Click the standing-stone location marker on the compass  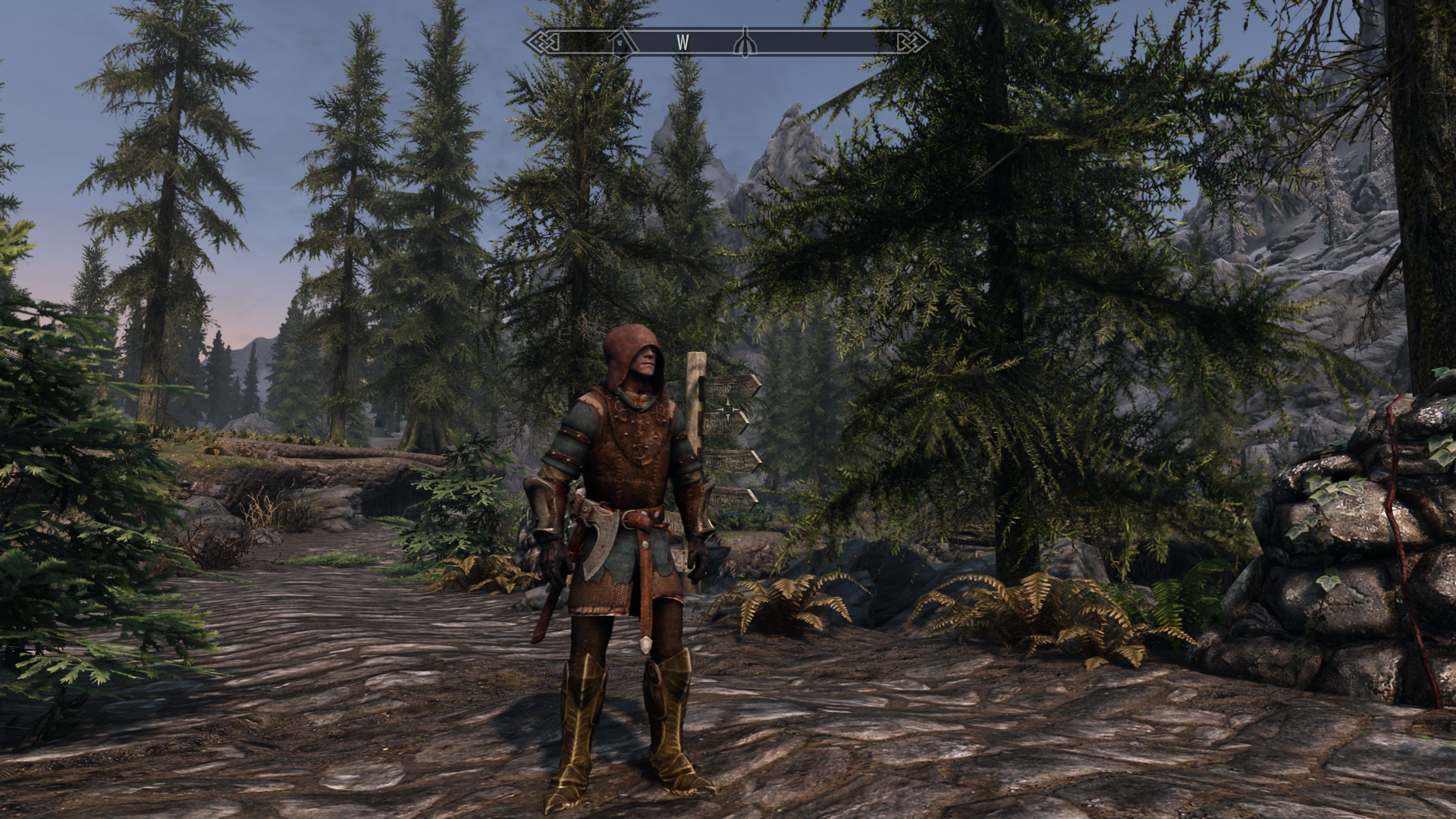pos(745,43)
